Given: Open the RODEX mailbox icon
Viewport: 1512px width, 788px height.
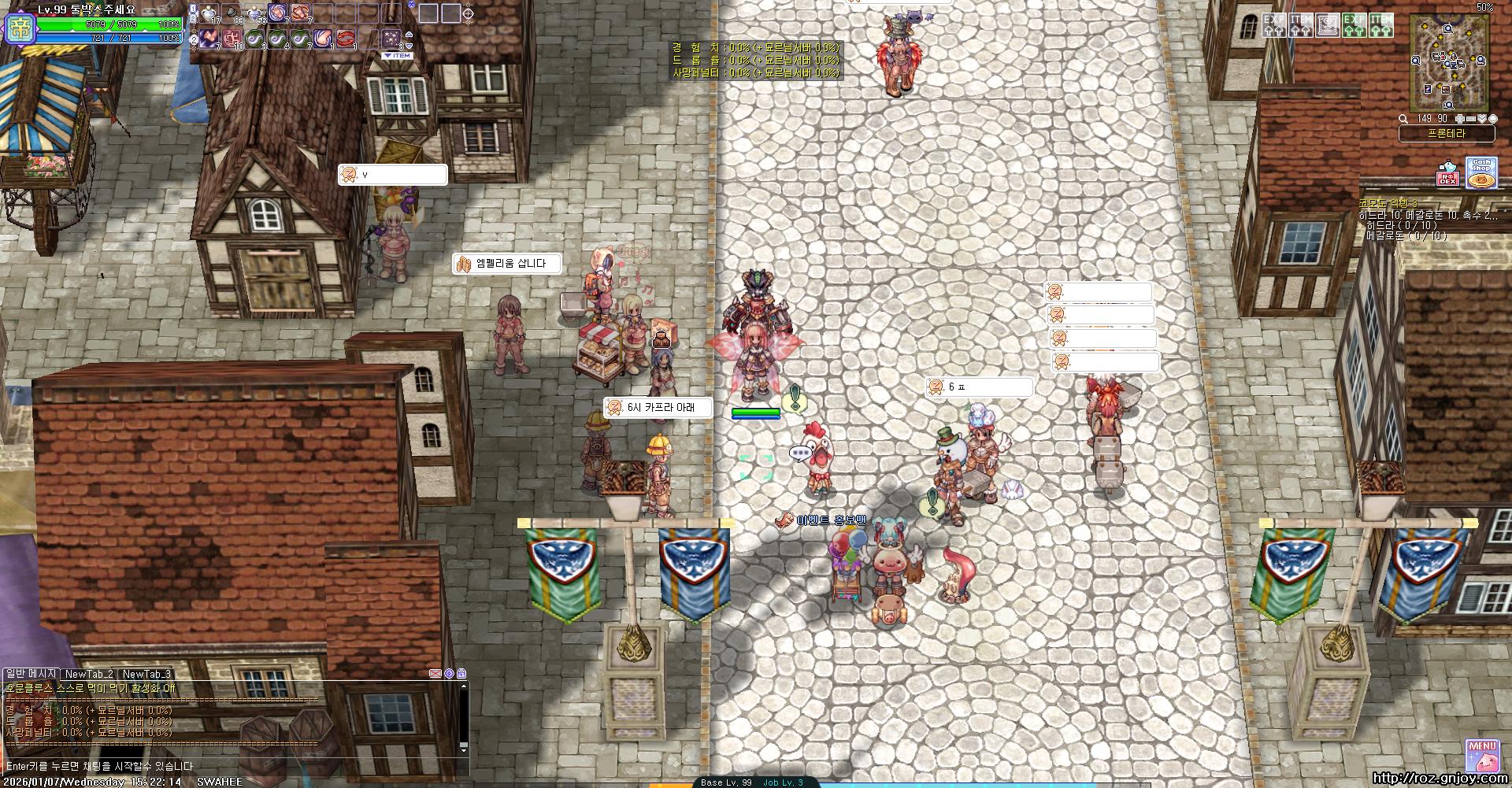Looking at the screenshot, I should pos(1447,174).
